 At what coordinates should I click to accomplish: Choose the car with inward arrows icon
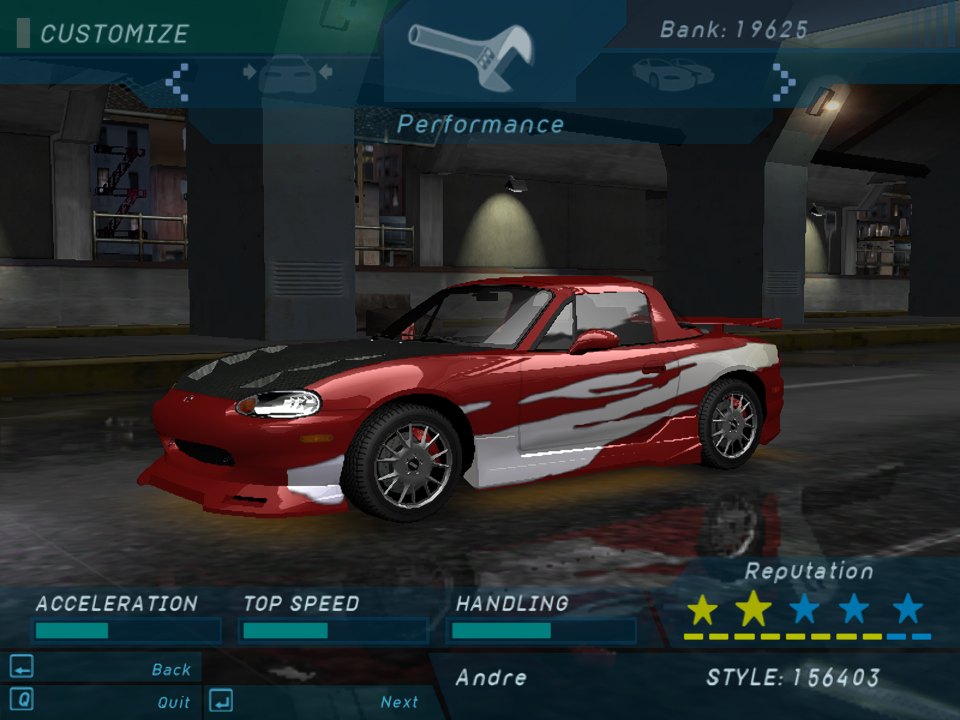pos(287,76)
